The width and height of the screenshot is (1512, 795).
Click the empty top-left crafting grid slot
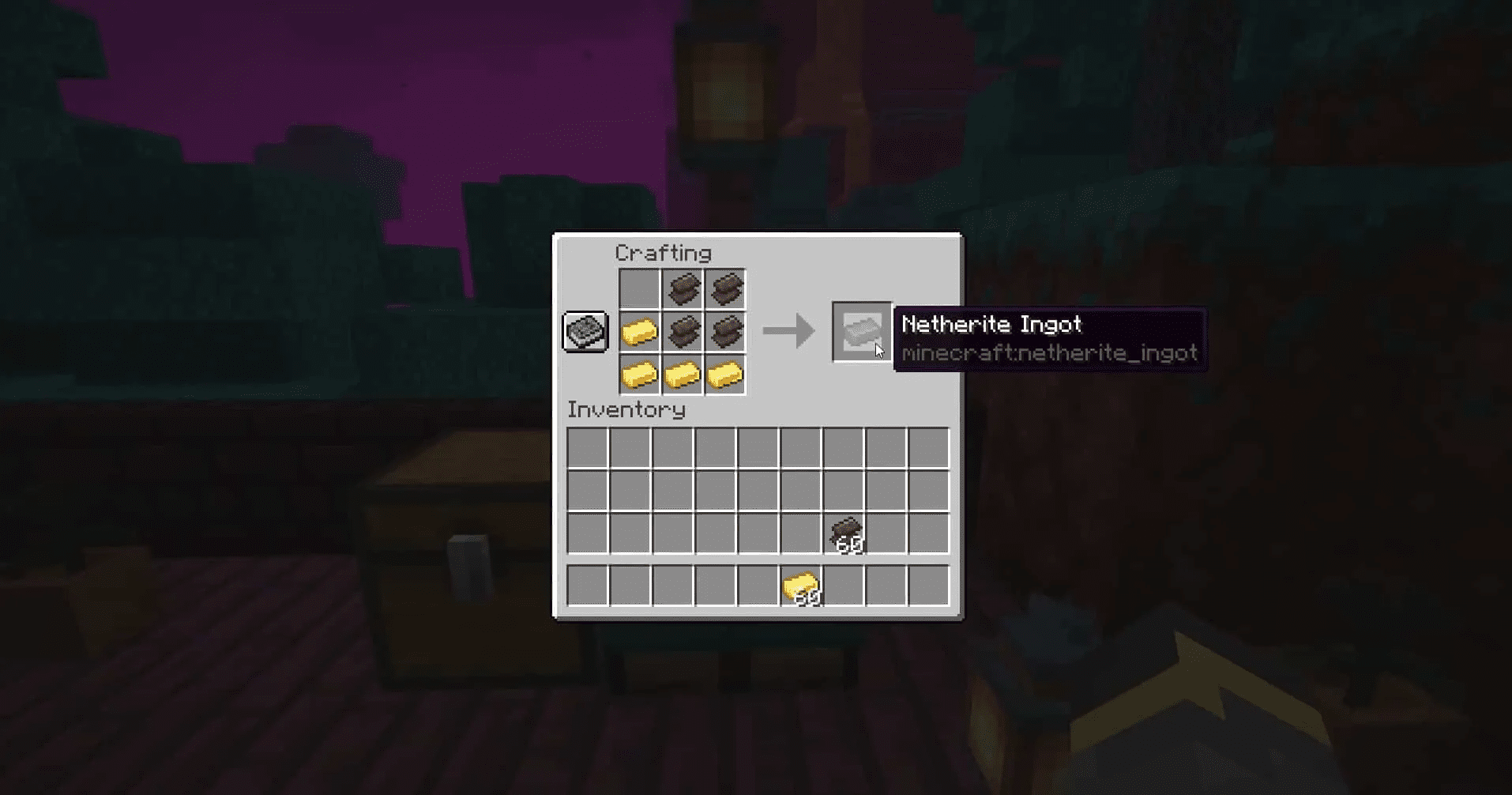pos(641,289)
